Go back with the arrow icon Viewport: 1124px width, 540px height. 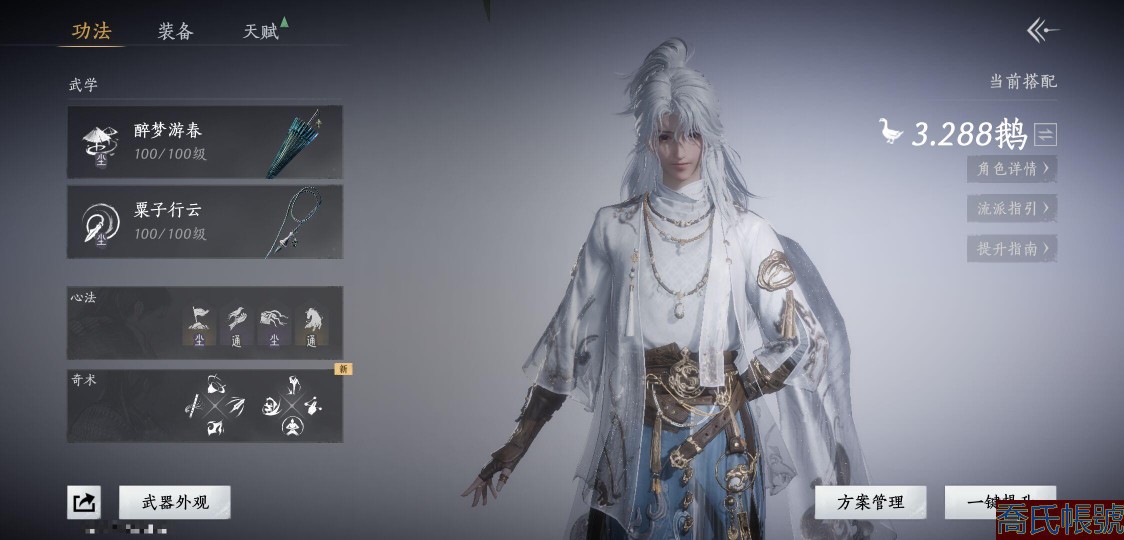click(1043, 31)
